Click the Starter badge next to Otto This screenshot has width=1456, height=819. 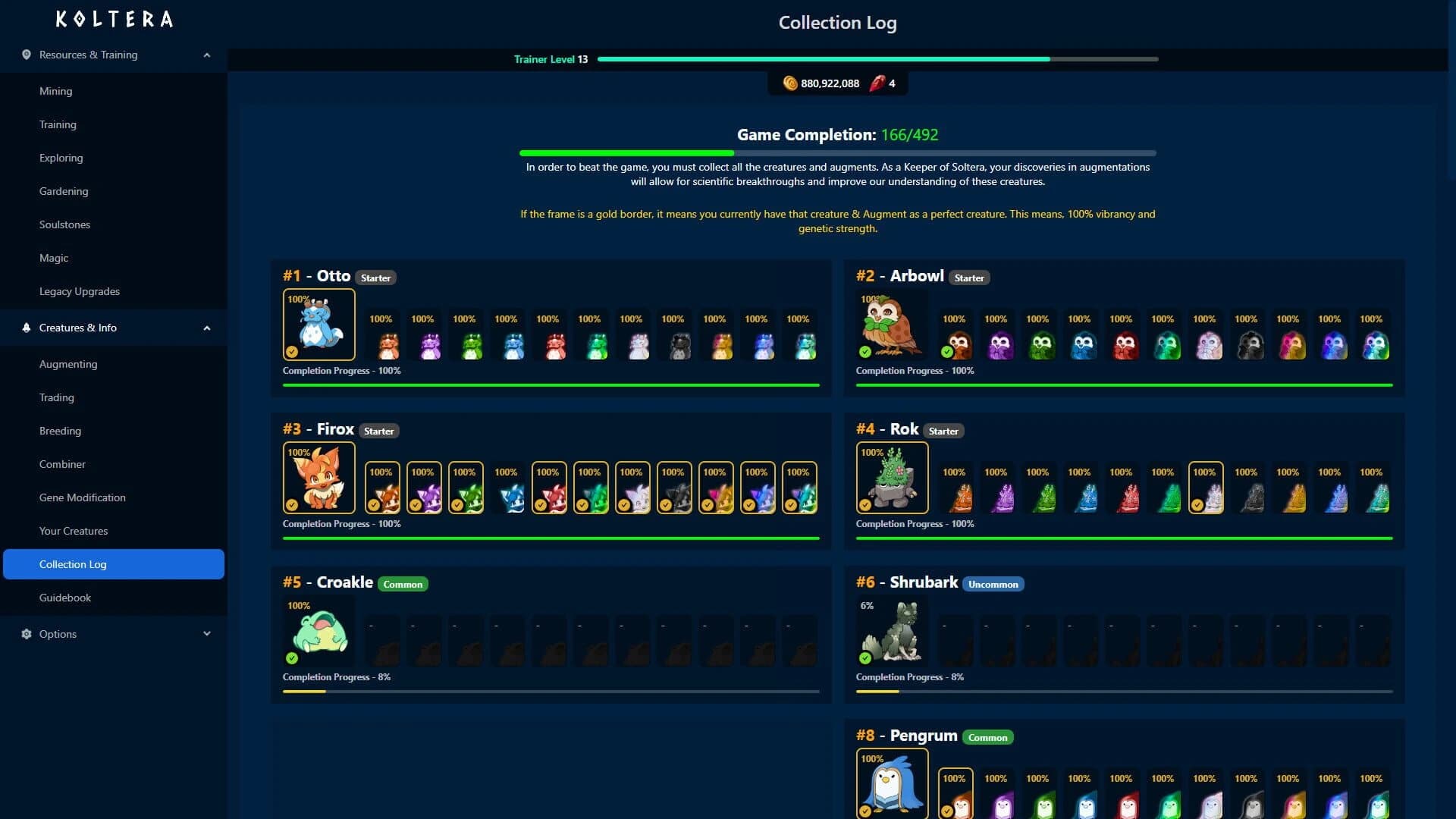tap(376, 278)
